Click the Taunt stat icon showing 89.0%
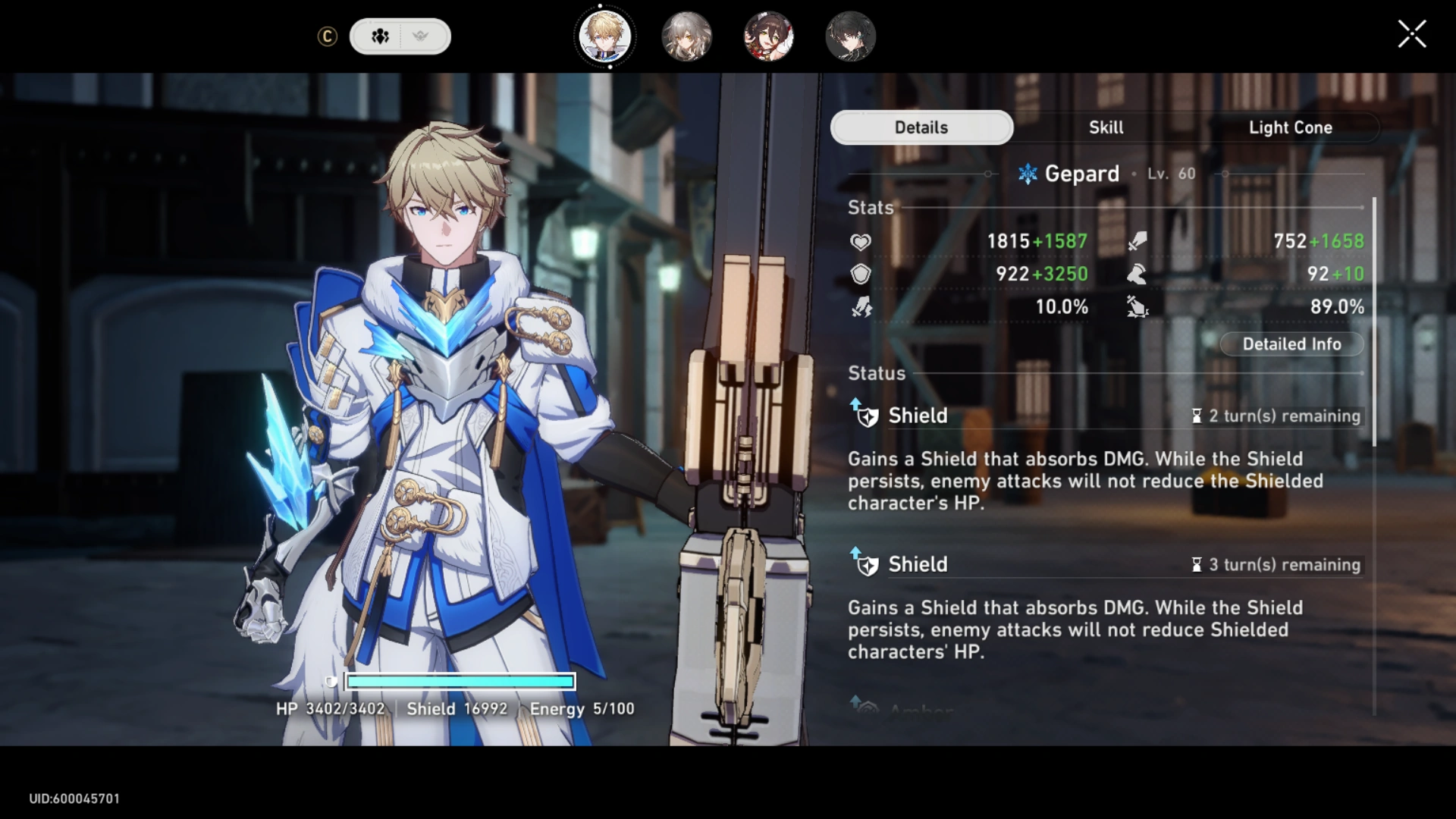This screenshot has width=1456, height=819. click(1139, 307)
